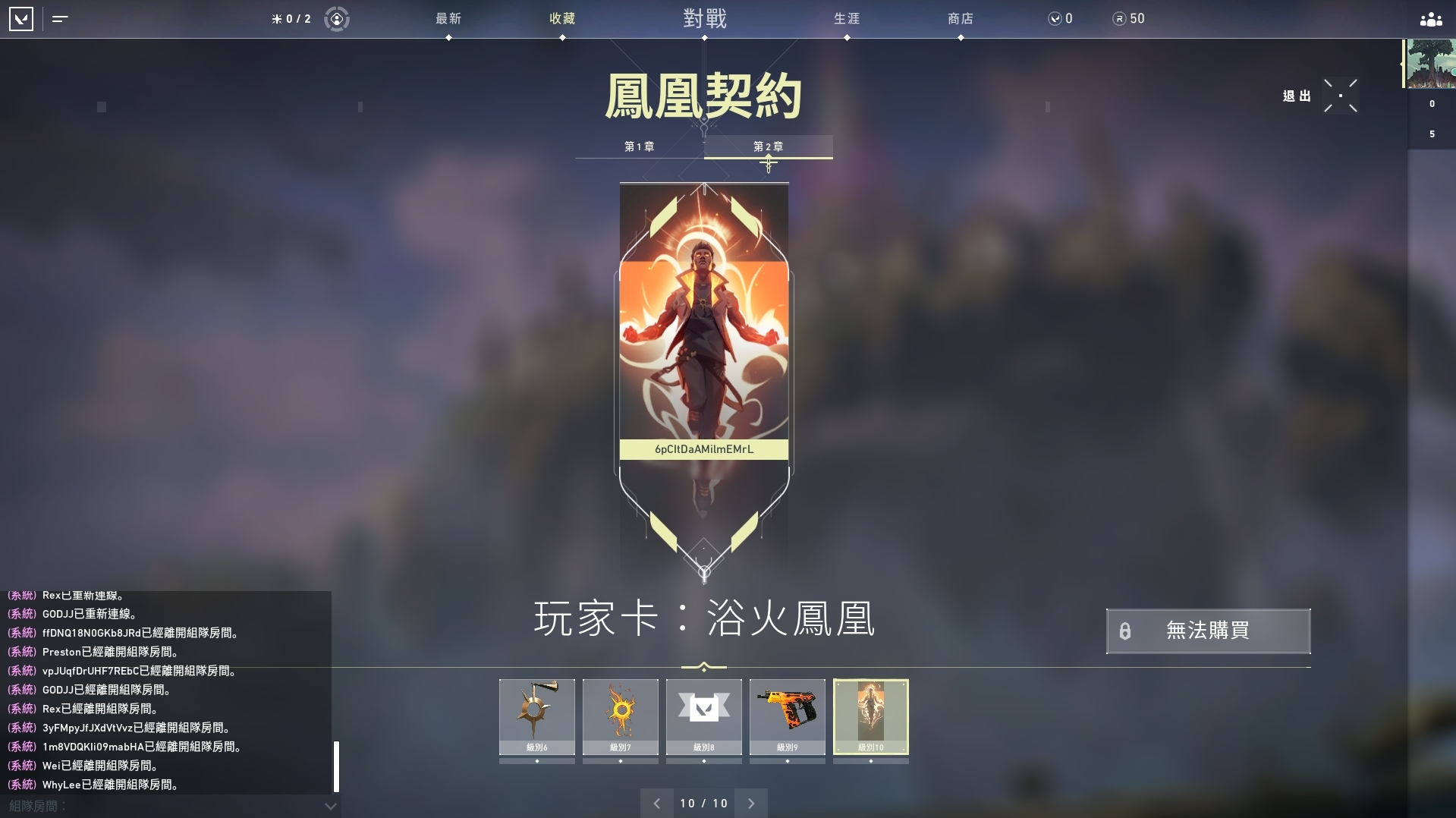The height and width of the screenshot is (818, 1456).
Task: Click the lock icon on the purchase button
Action: (x=1125, y=631)
